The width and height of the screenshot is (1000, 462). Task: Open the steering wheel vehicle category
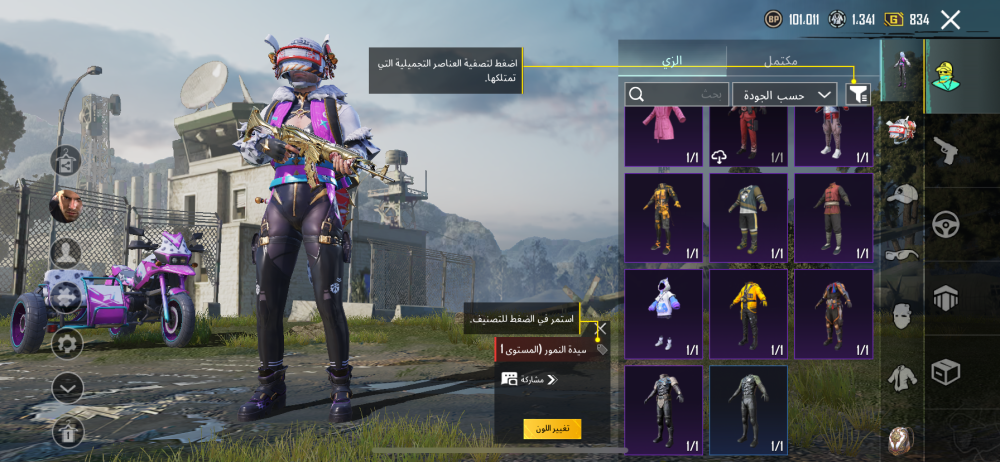click(945, 224)
